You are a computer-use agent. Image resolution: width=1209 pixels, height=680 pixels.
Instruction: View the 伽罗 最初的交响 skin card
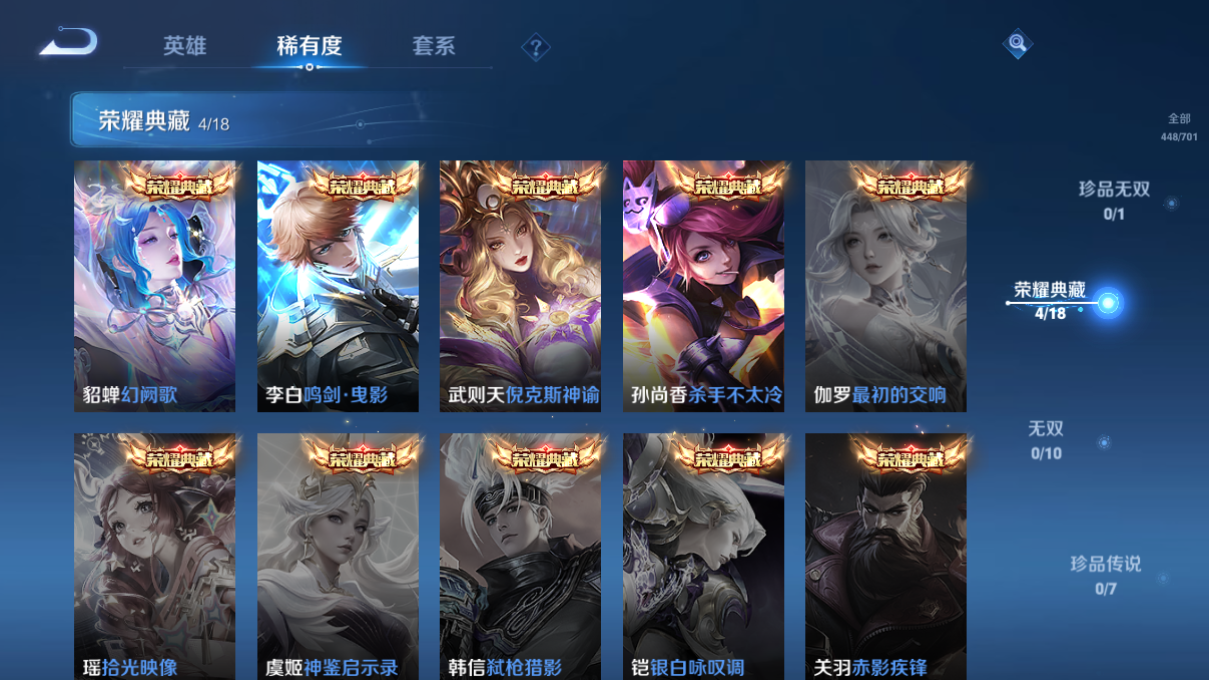(885, 286)
